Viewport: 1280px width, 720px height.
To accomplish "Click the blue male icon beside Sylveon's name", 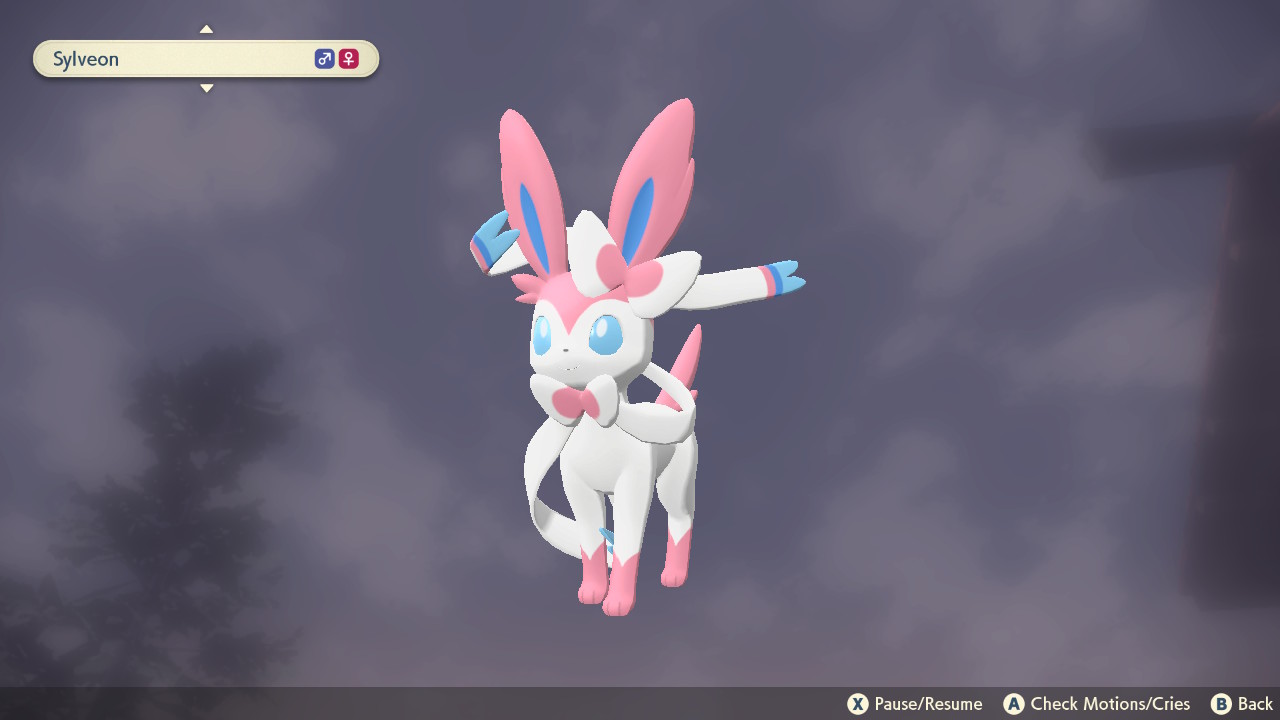I will coord(323,58).
